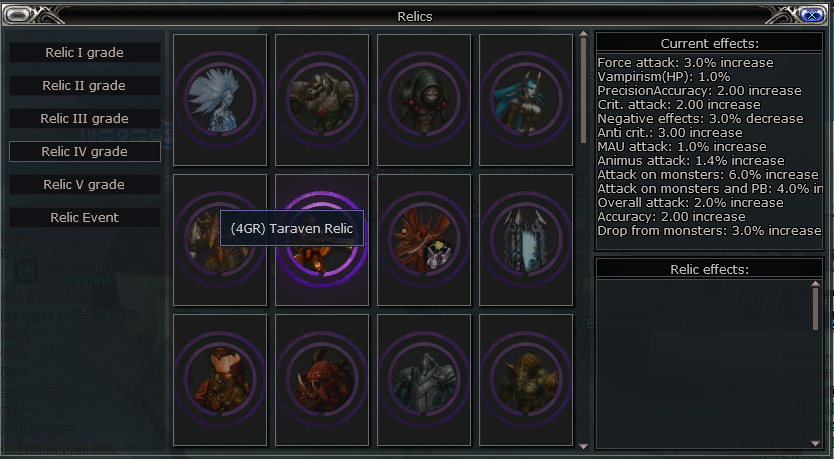This screenshot has height=459, width=834.
Task: Click the Relic effects panel scrollbar
Action: 816,305
